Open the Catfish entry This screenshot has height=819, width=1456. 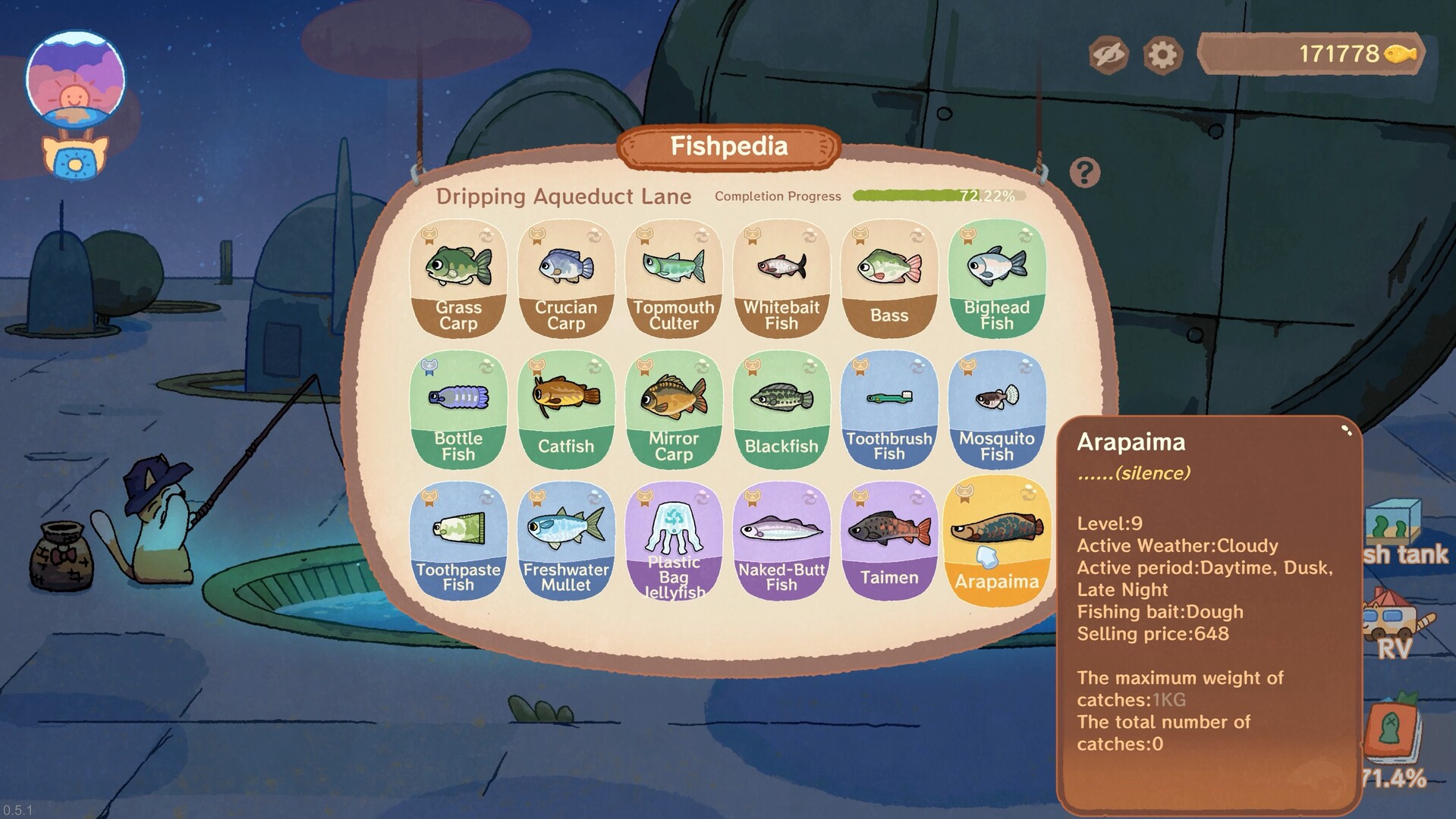tap(566, 409)
